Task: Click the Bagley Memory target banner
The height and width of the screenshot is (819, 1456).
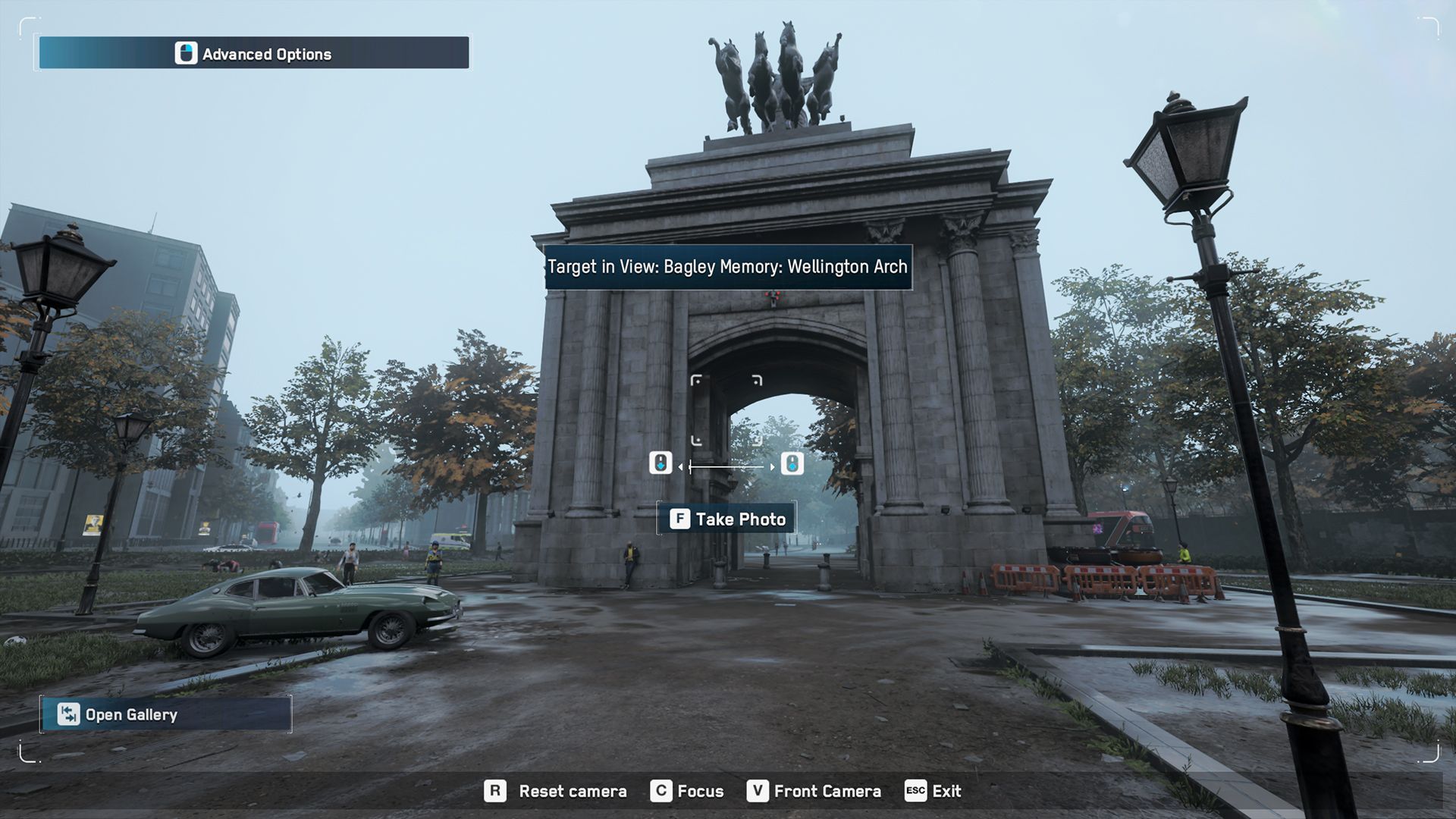Action: tap(726, 267)
